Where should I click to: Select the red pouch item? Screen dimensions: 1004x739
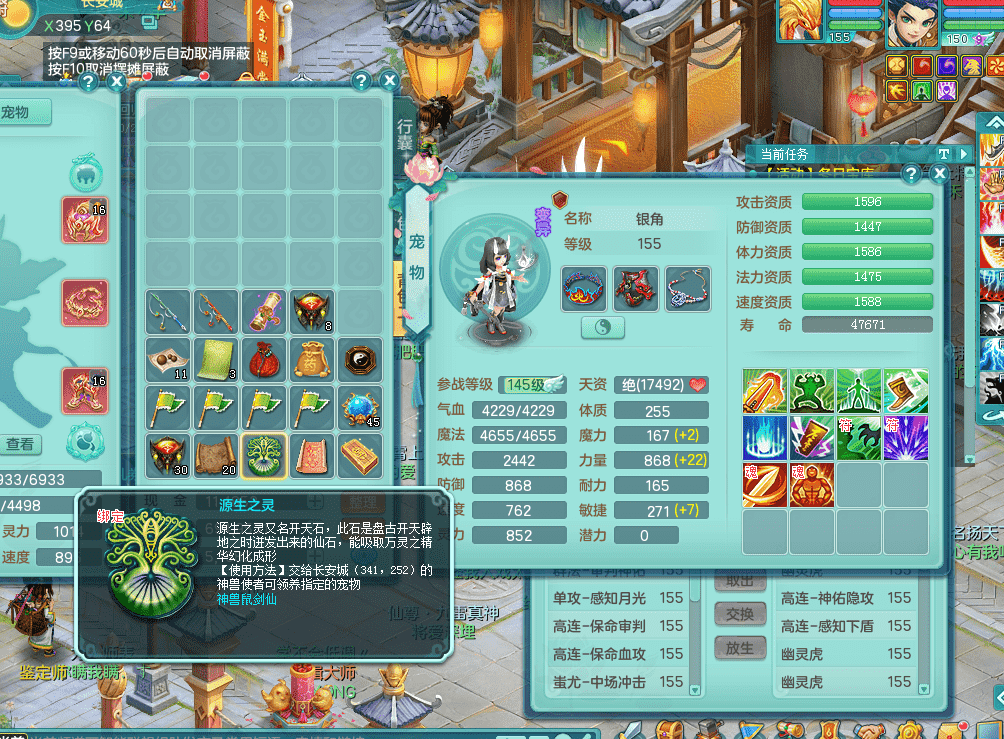(265, 359)
